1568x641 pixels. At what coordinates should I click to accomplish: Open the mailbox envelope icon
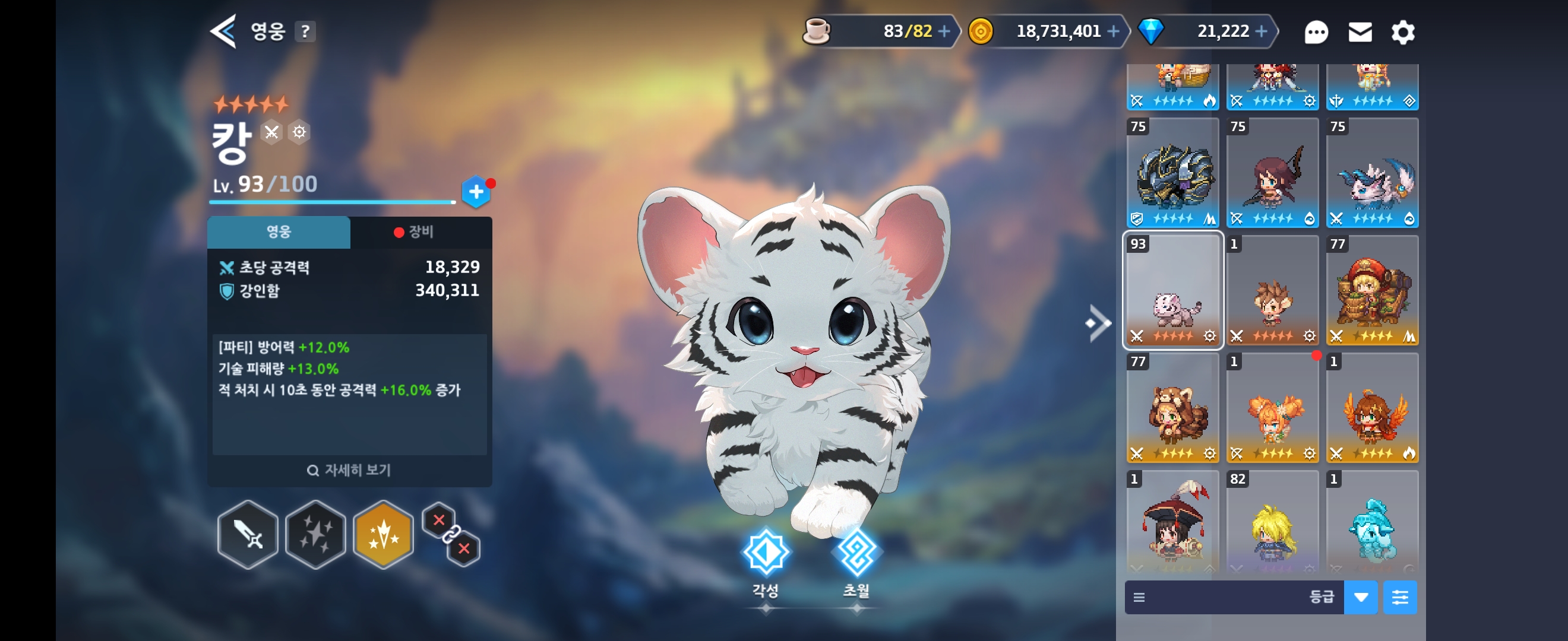tap(1360, 31)
